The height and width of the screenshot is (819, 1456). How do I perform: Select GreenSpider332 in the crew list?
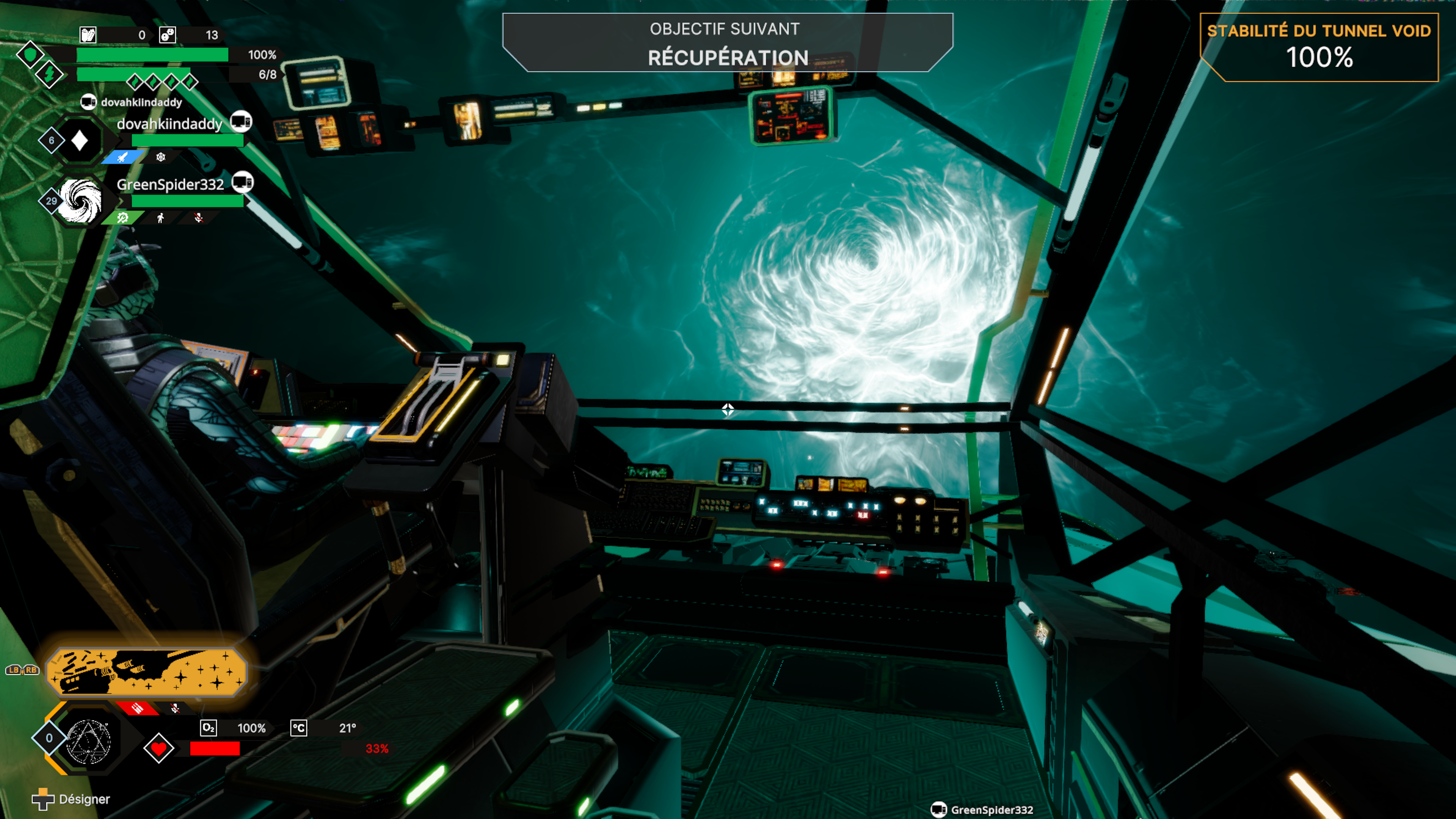(170, 185)
